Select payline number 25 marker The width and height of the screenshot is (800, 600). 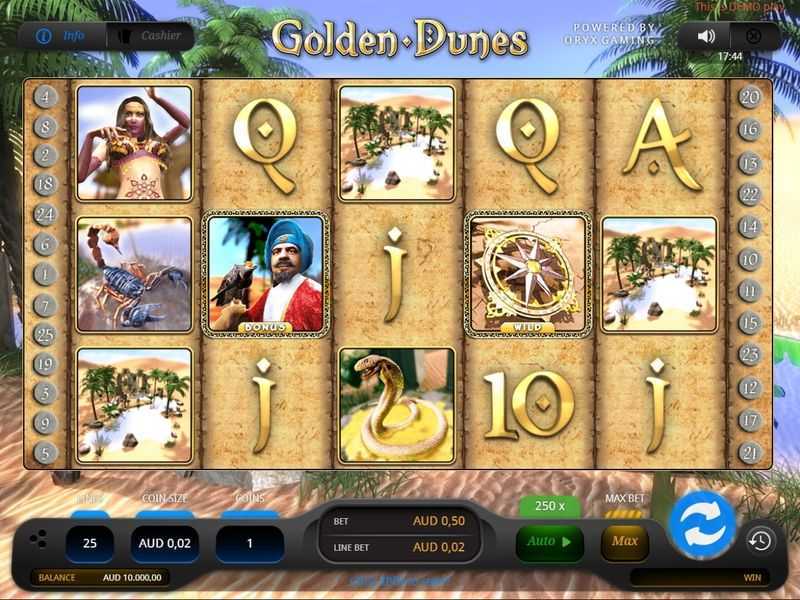click(x=45, y=335)
